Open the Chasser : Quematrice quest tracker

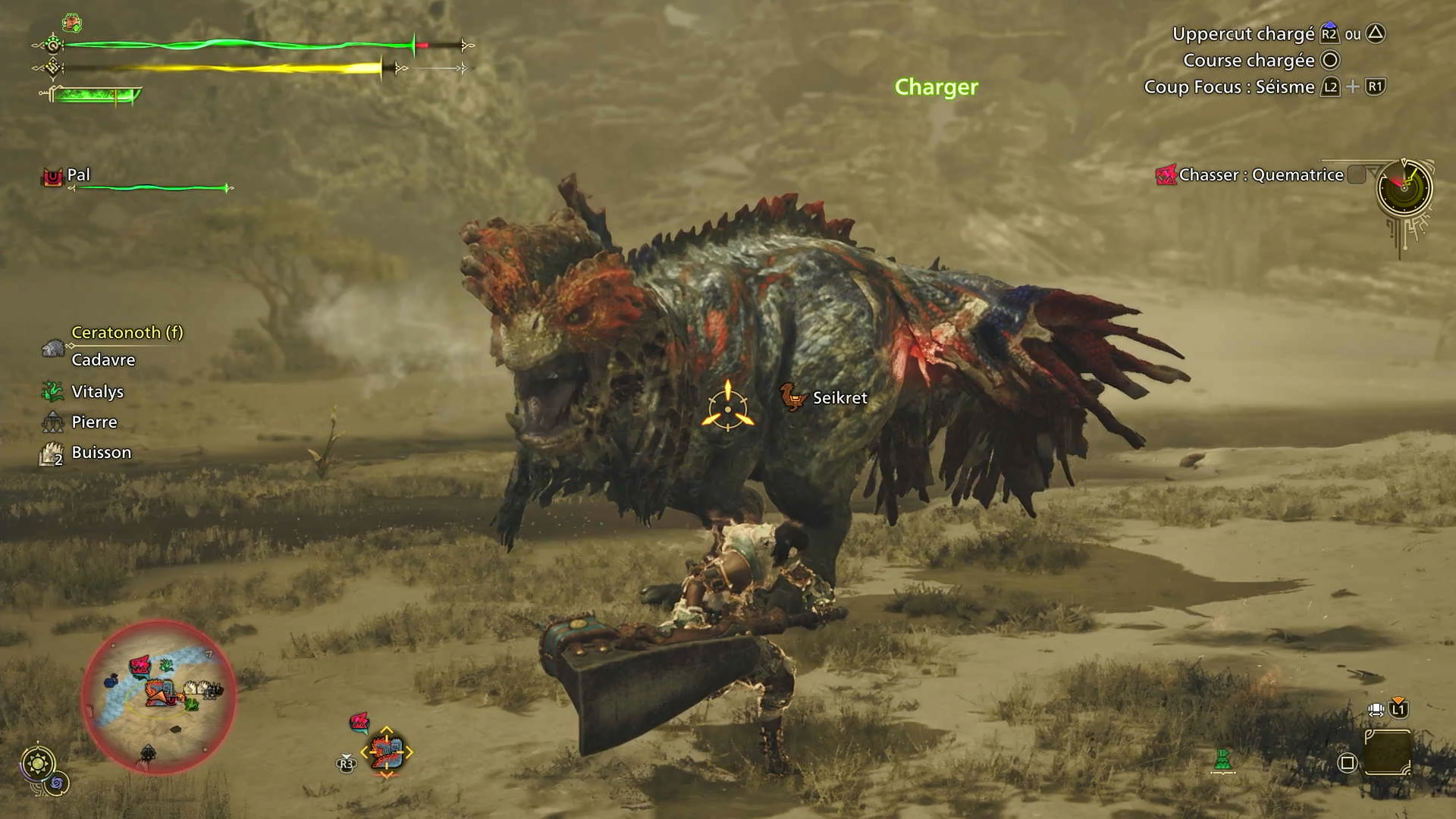coord(1260,175)
